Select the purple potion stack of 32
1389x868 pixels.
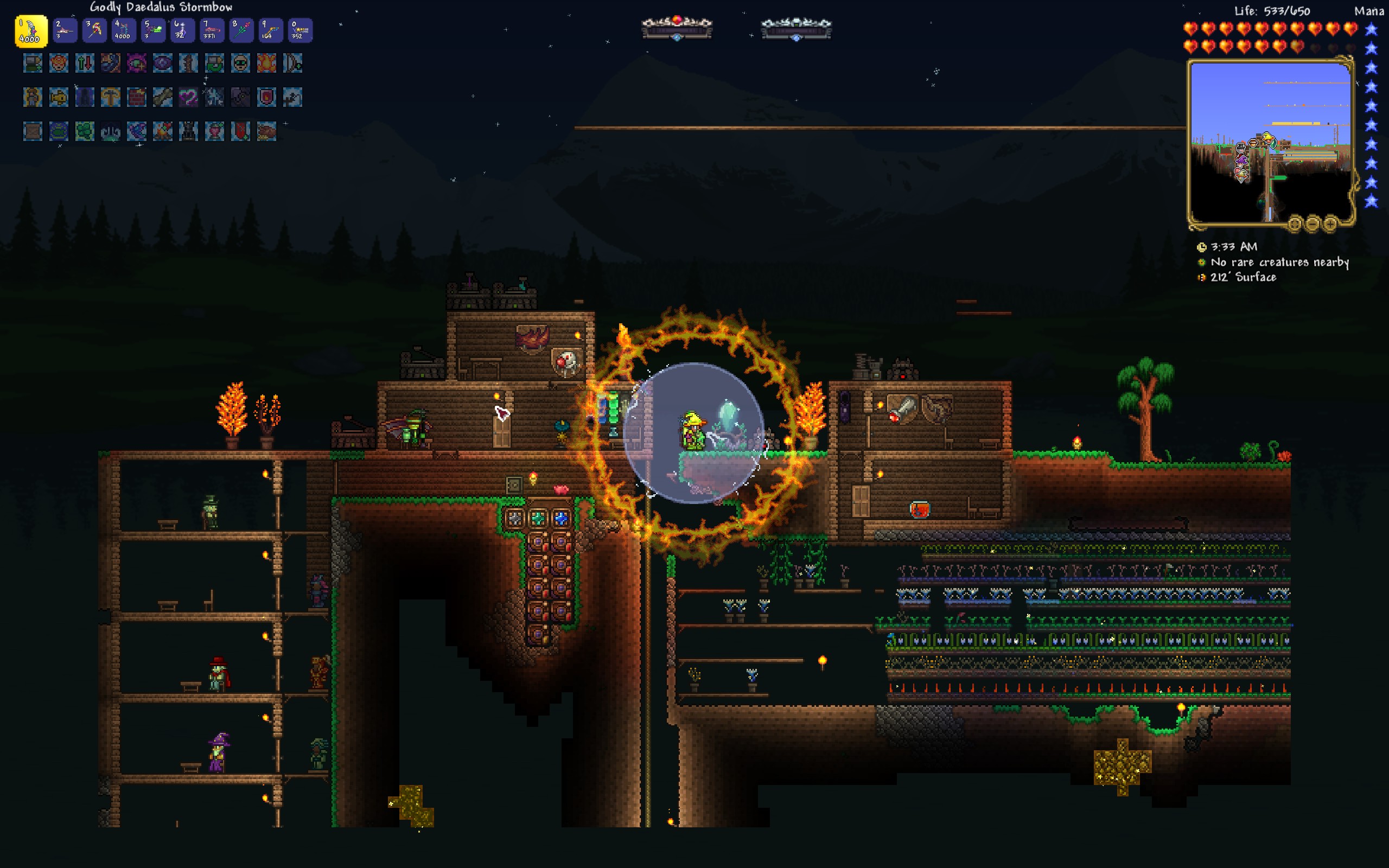click(x=182, y=30)
